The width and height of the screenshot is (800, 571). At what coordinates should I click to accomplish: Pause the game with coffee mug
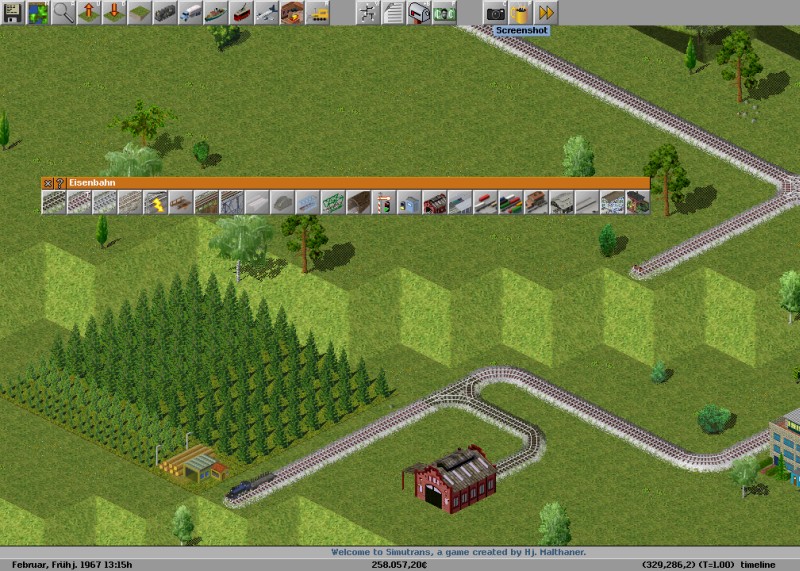point(520,12)
